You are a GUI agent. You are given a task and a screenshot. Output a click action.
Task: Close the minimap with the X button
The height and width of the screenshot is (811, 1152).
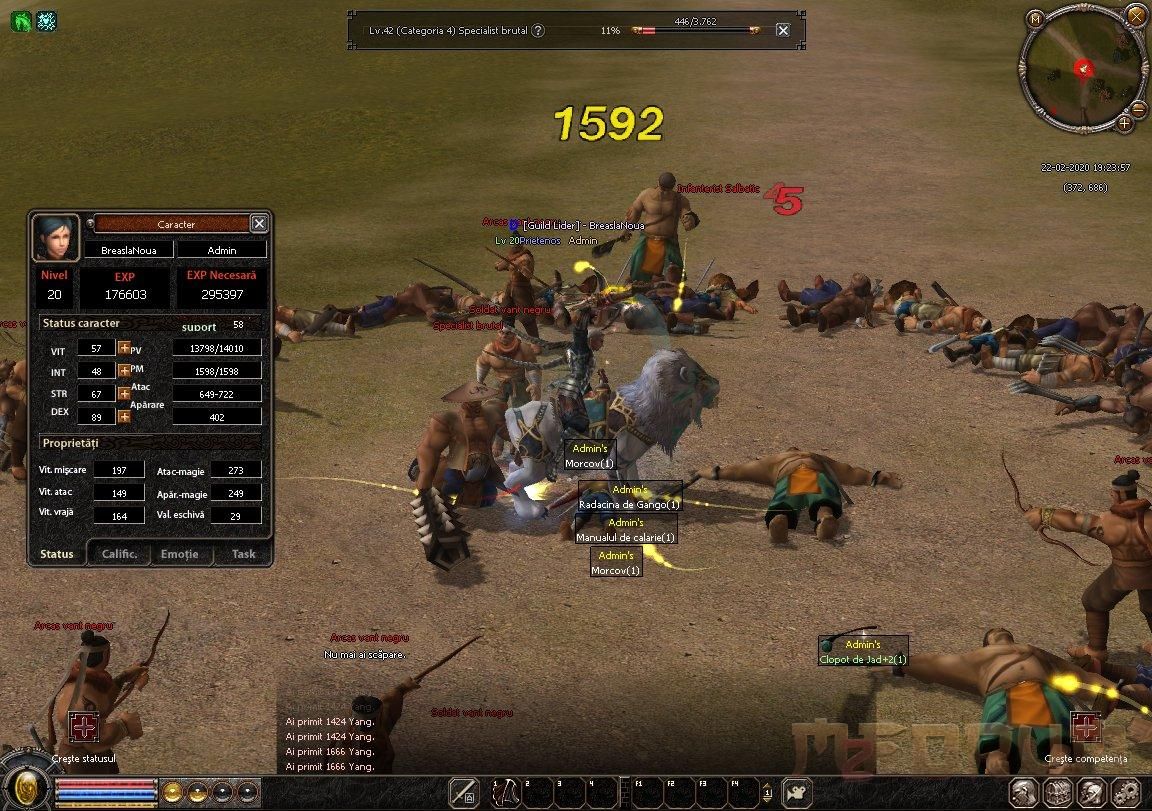coord(1136,15)
